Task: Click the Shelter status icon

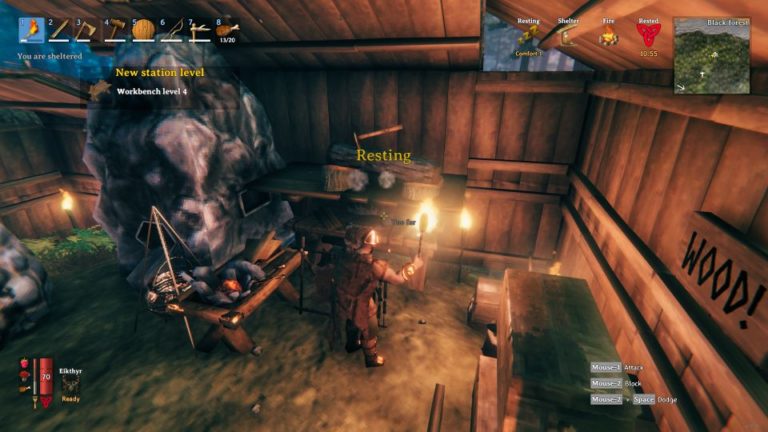Action: point(568,37)
